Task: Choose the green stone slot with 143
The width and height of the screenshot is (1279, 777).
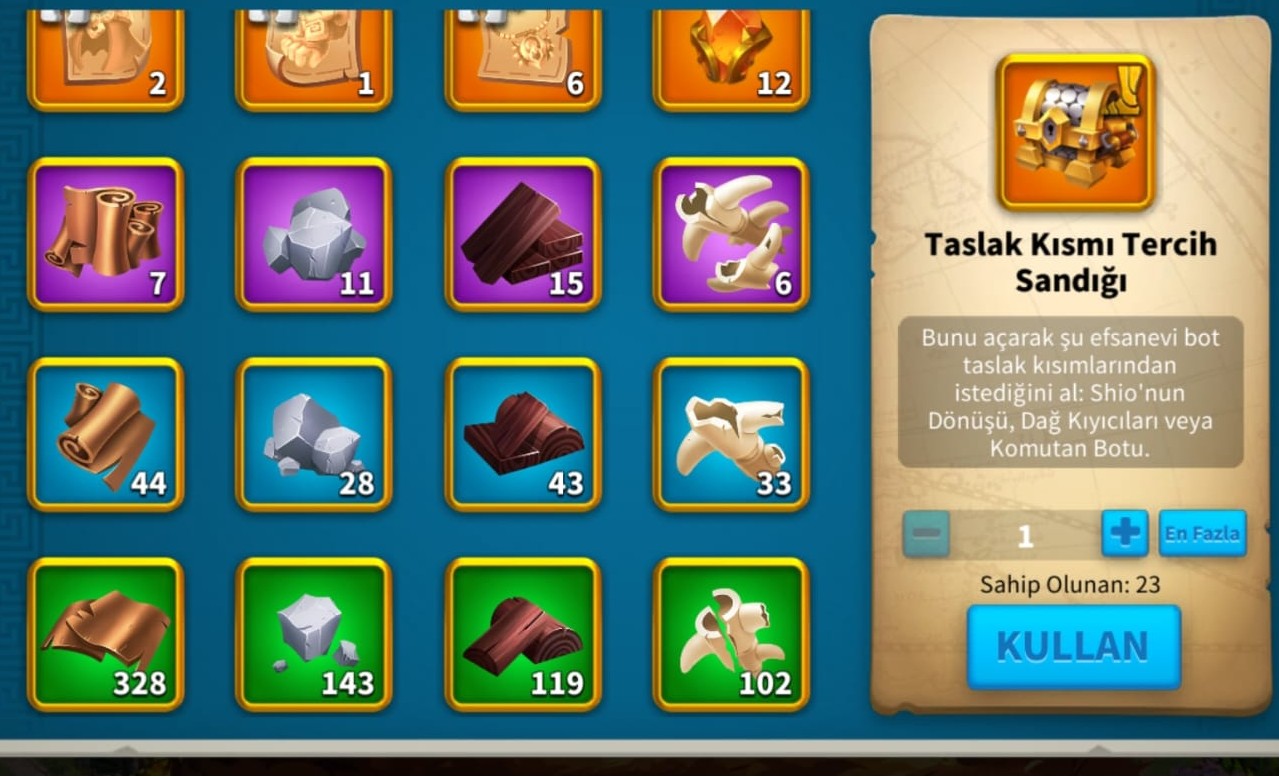Action: pos(314,634)
